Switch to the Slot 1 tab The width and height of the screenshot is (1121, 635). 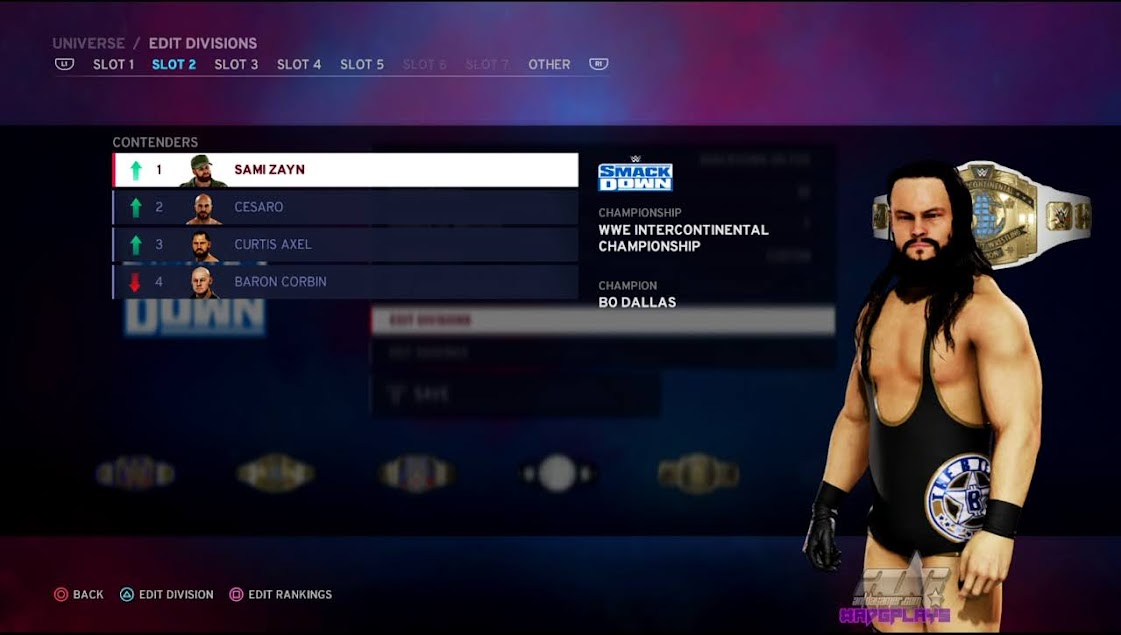tap(113, 64)
